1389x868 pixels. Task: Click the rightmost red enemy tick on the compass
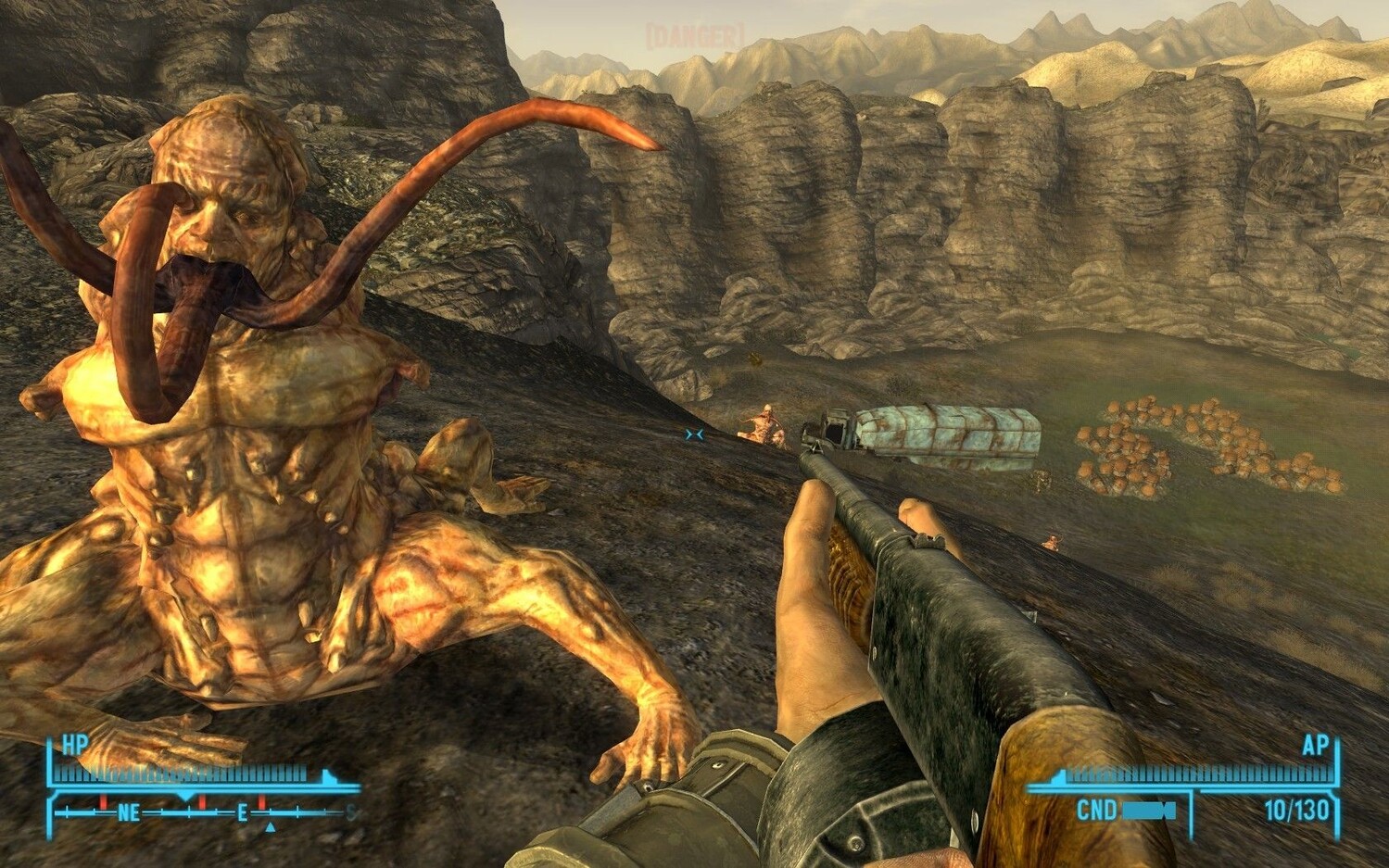(x=262, y=800)
